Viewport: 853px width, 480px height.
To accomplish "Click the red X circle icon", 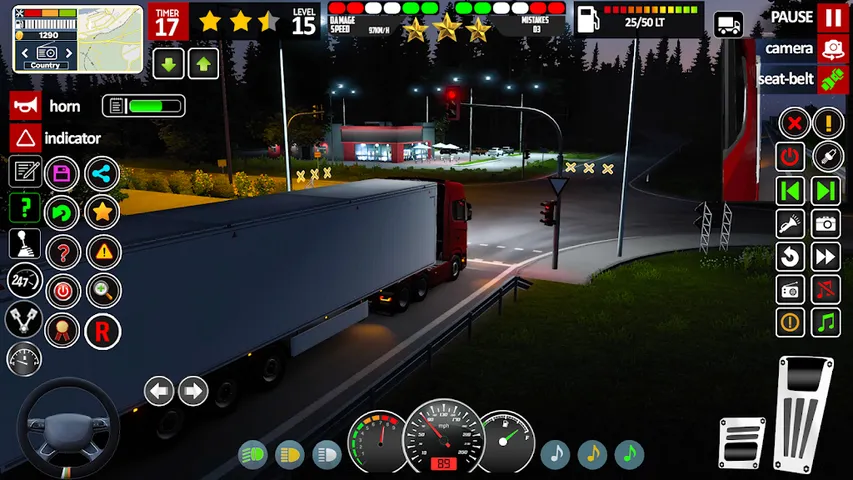I will pos(793,124).
